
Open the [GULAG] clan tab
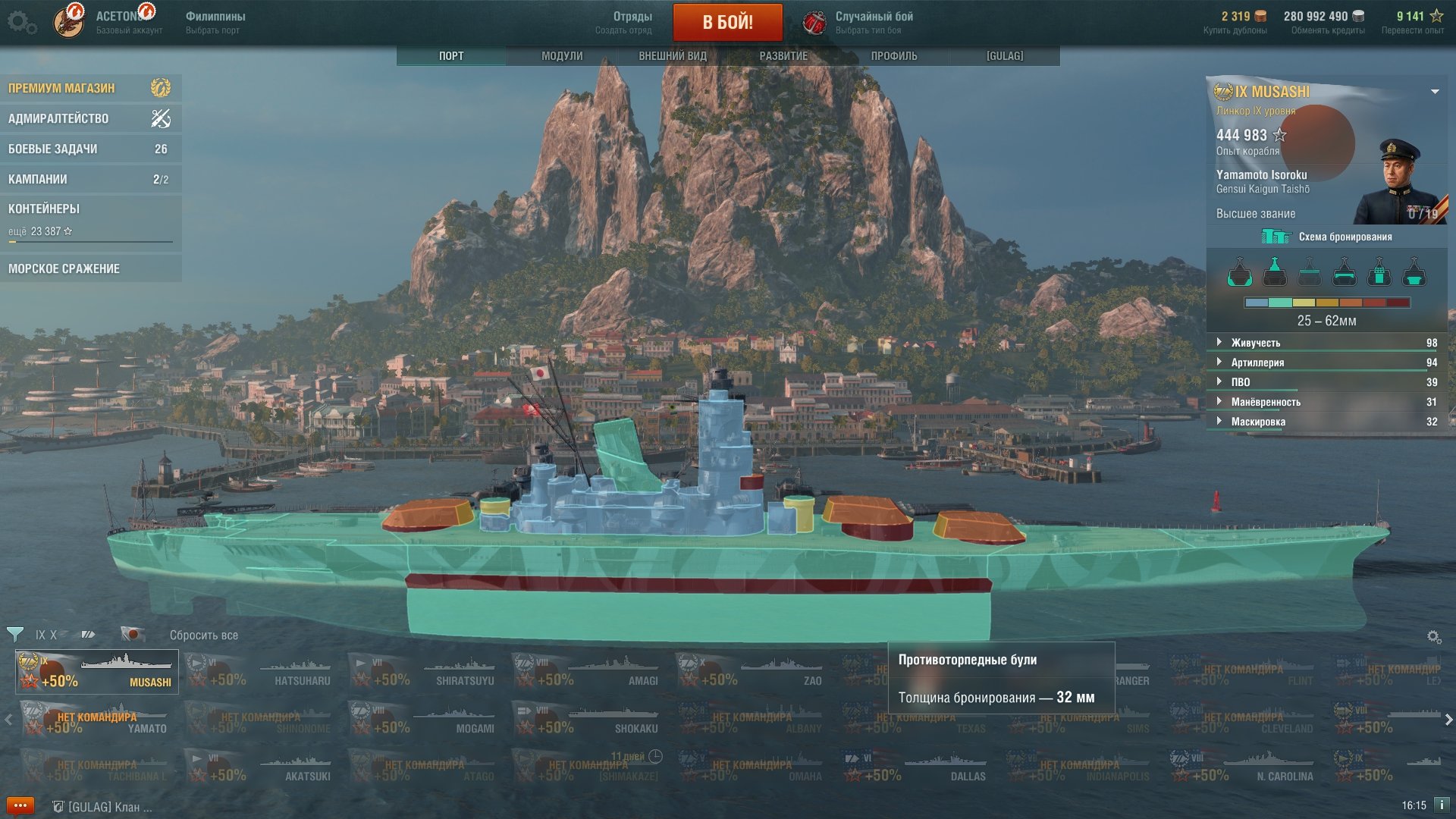coord(1004,56)
